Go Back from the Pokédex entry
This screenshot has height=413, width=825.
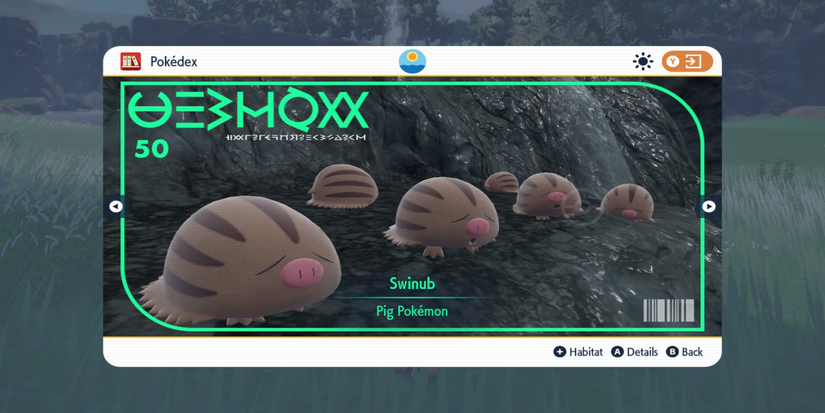[x=684, y=352]
